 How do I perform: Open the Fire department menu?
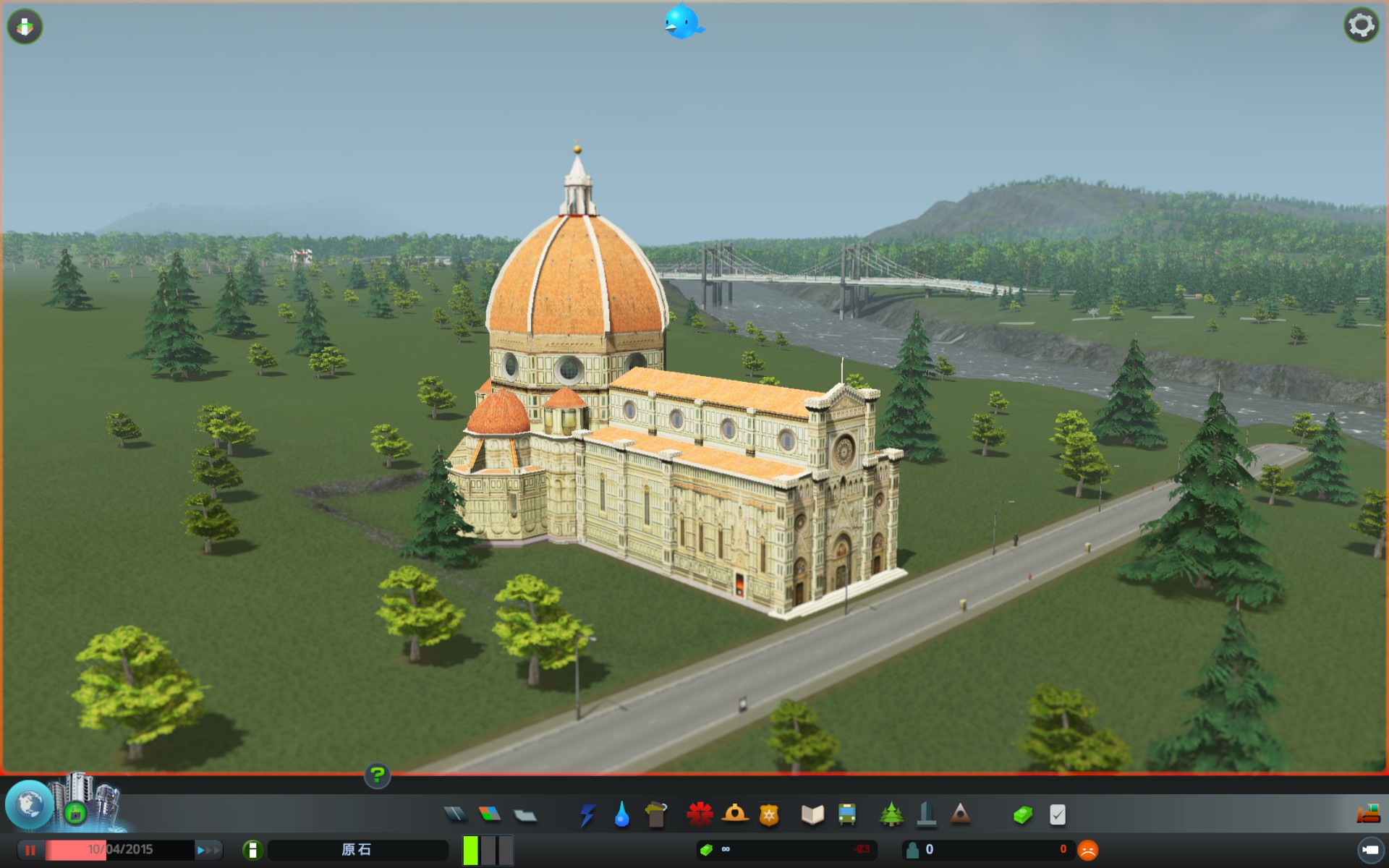click(734, 814)
